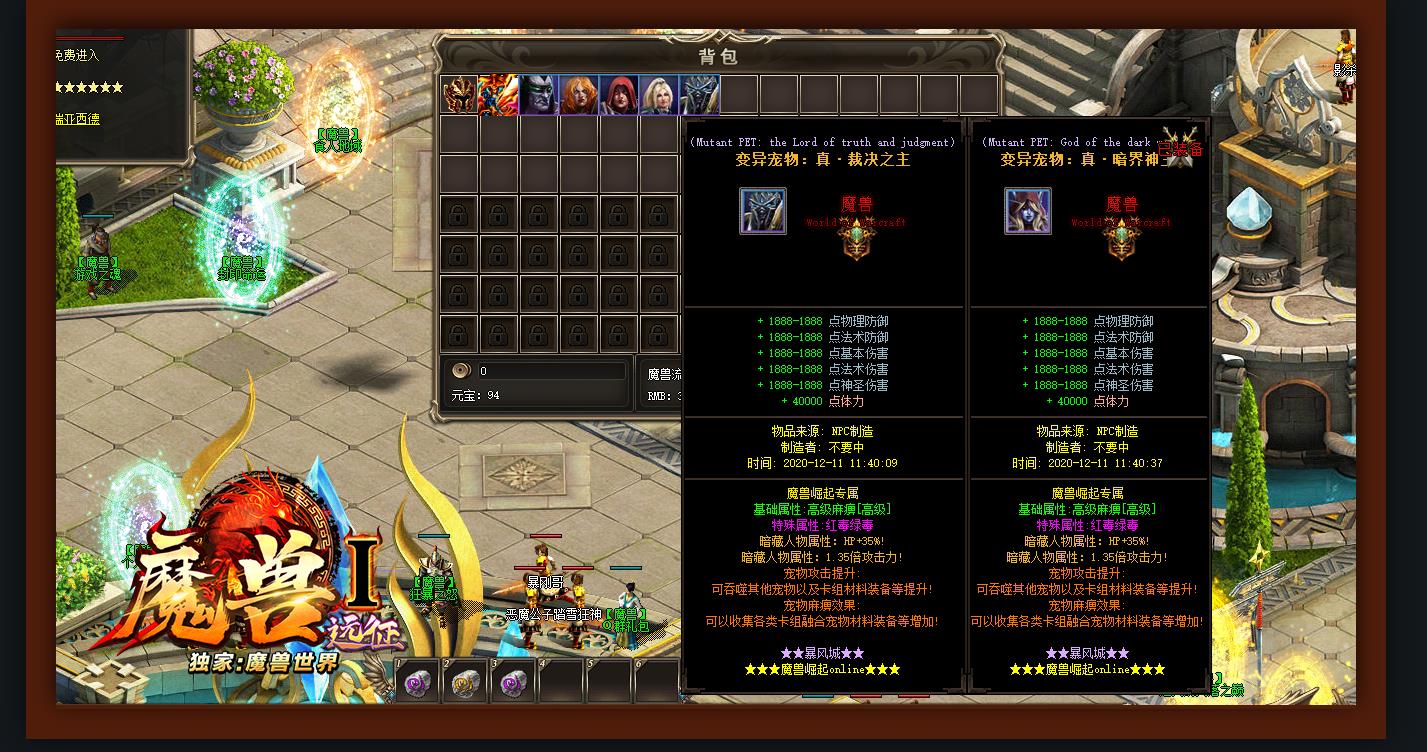Choose the orange-haired woman pet portrait
The width and height of the screenshot is (1427, 752).
tap(579, 95)
